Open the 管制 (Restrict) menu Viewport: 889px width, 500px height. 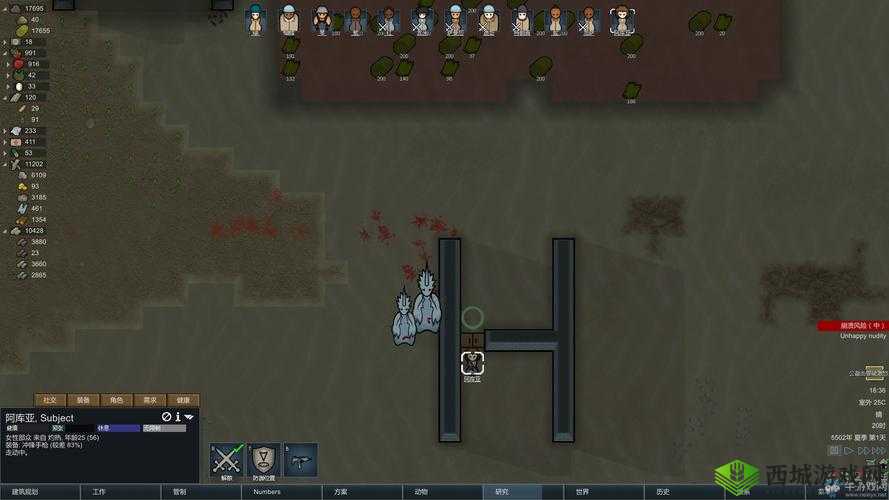click(180, 492)
